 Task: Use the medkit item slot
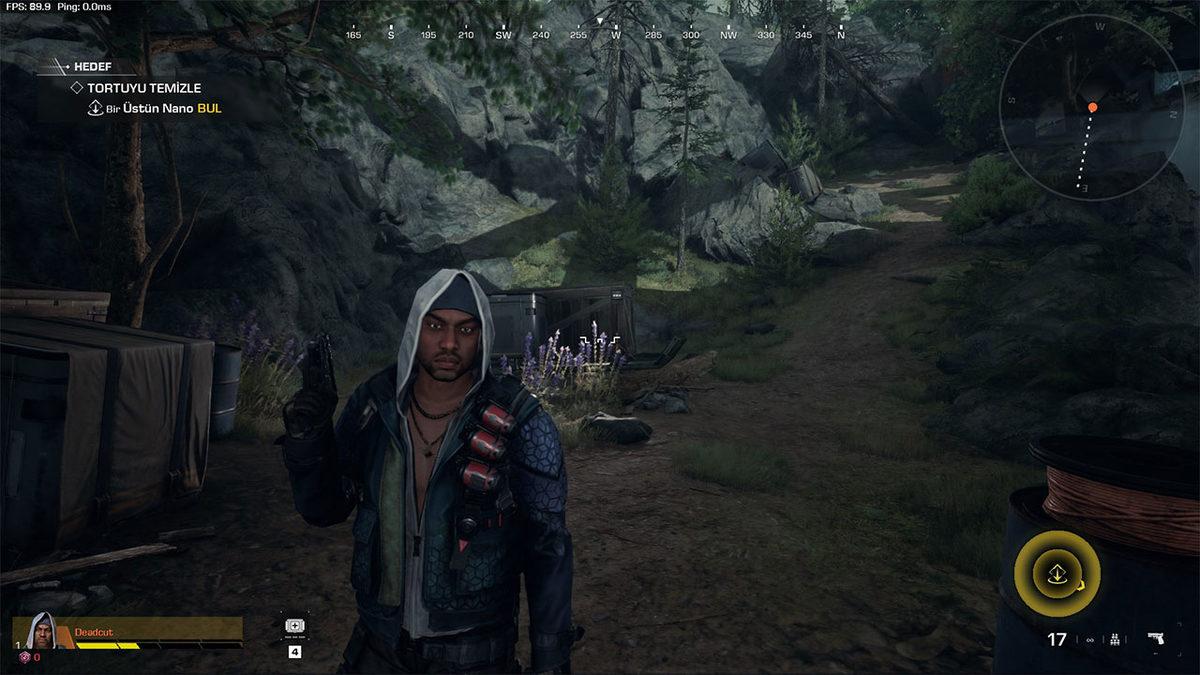click(x=295, y=626)
